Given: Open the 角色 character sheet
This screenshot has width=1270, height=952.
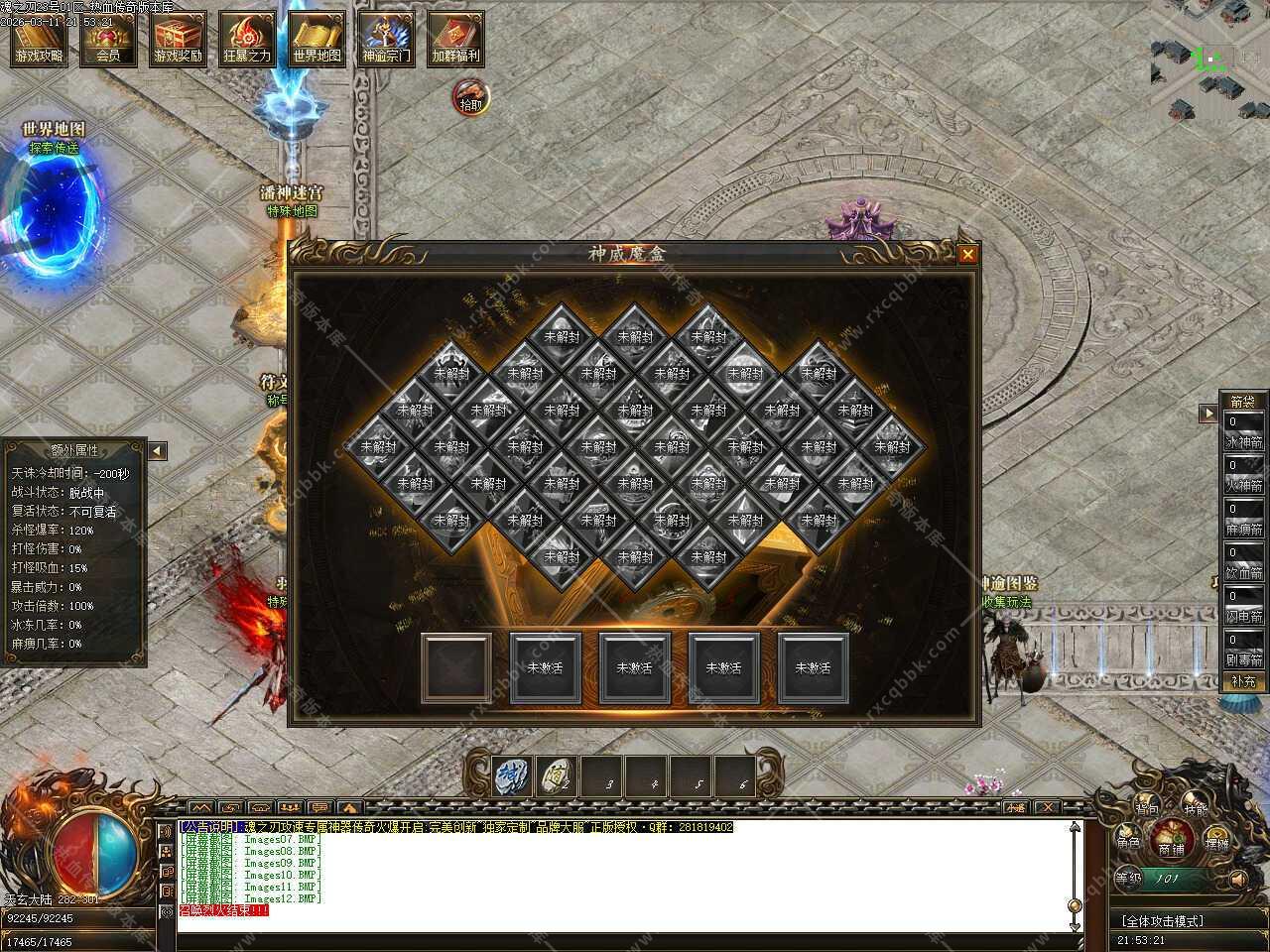Looking at the screenshot, I should pyautogui.click(x=1128, y=842).
